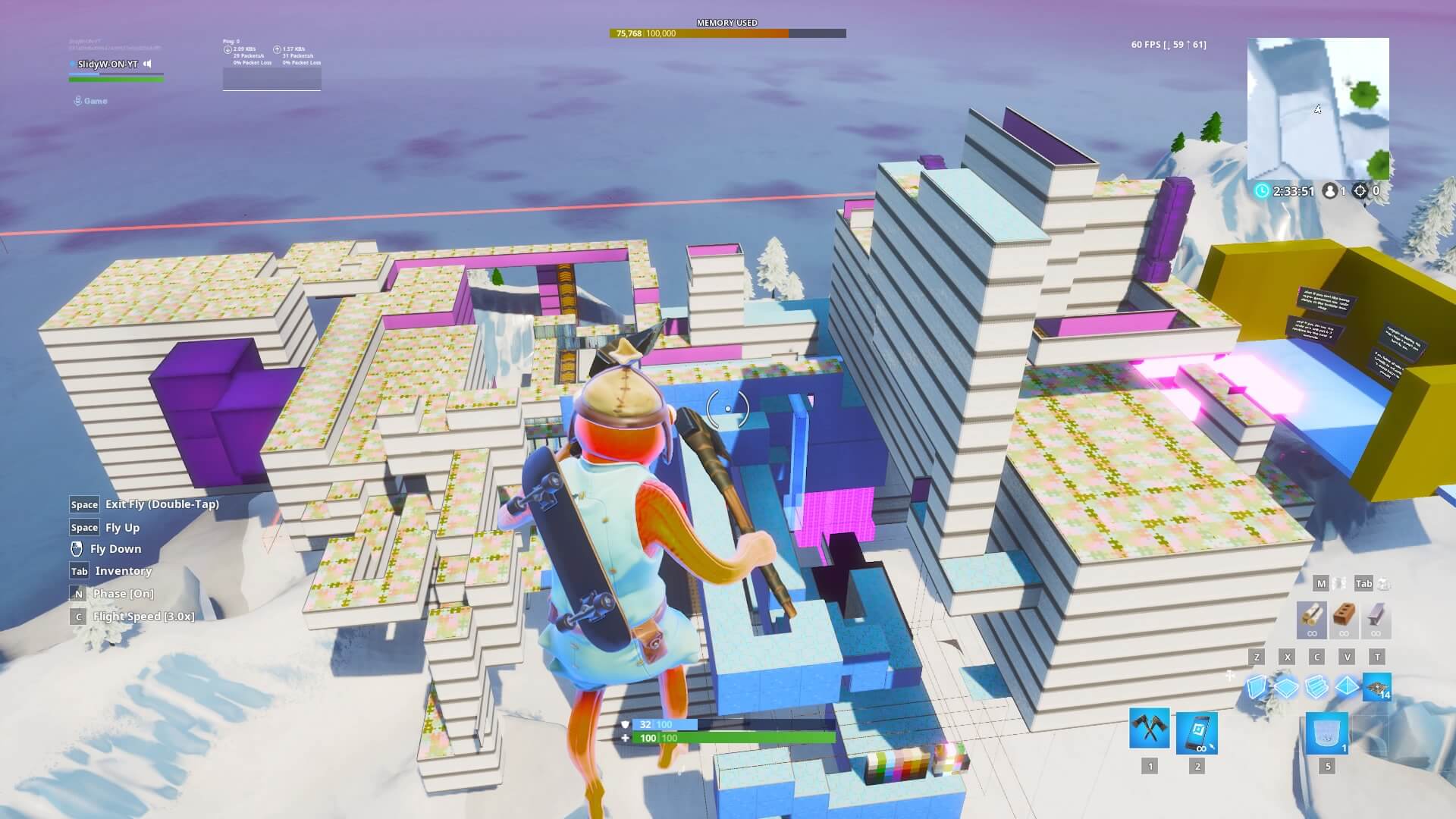Image resolution: width=1456 pixels, height=819 pixels.
Task: Select the brick material icon
Action: coord(1345,617)
